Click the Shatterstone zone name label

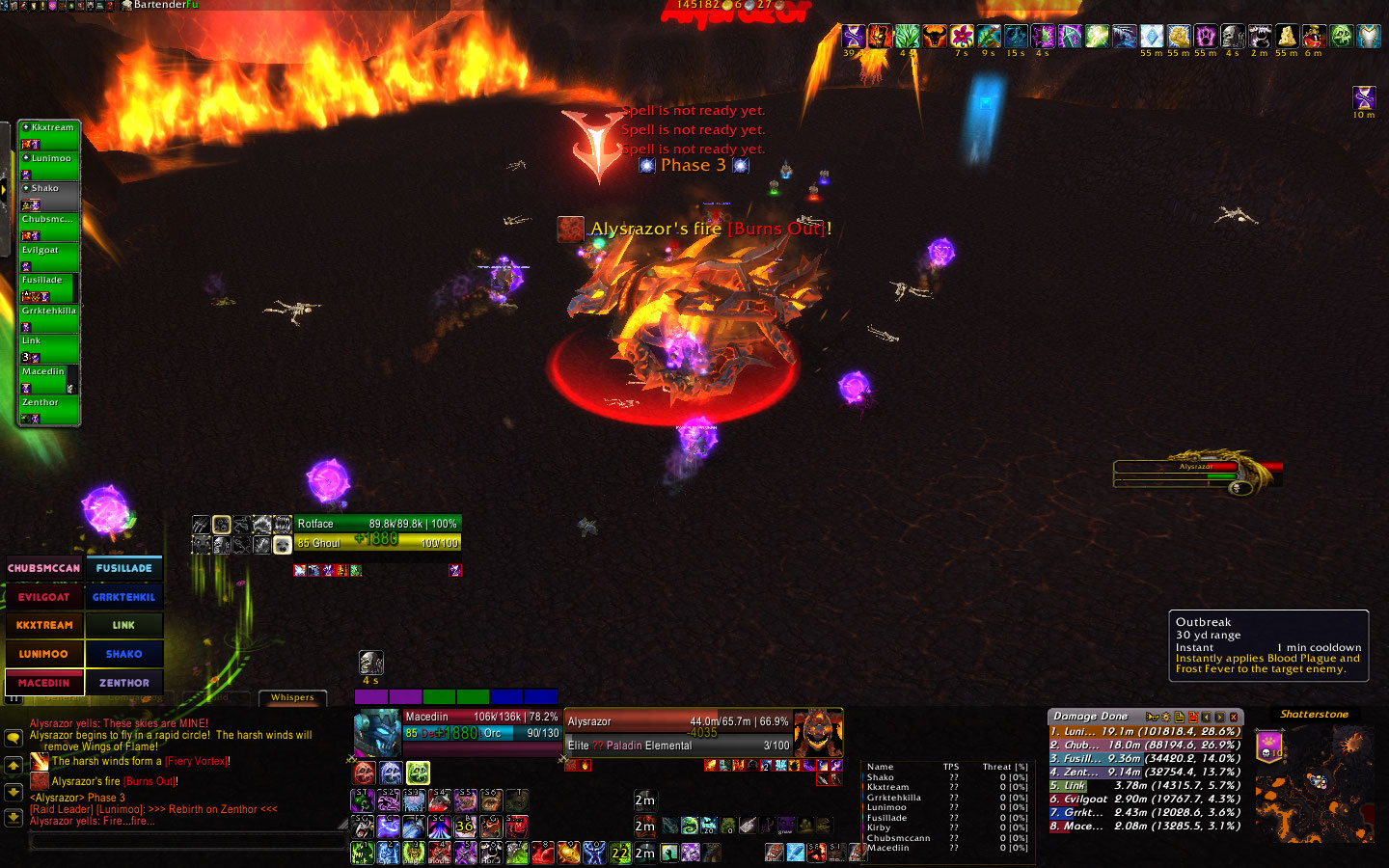point(1314,715)
